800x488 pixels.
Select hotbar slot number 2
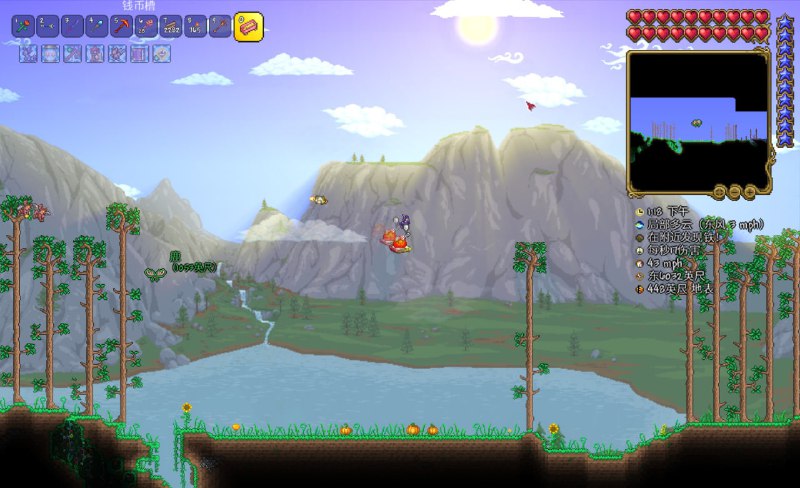(47, 27)
